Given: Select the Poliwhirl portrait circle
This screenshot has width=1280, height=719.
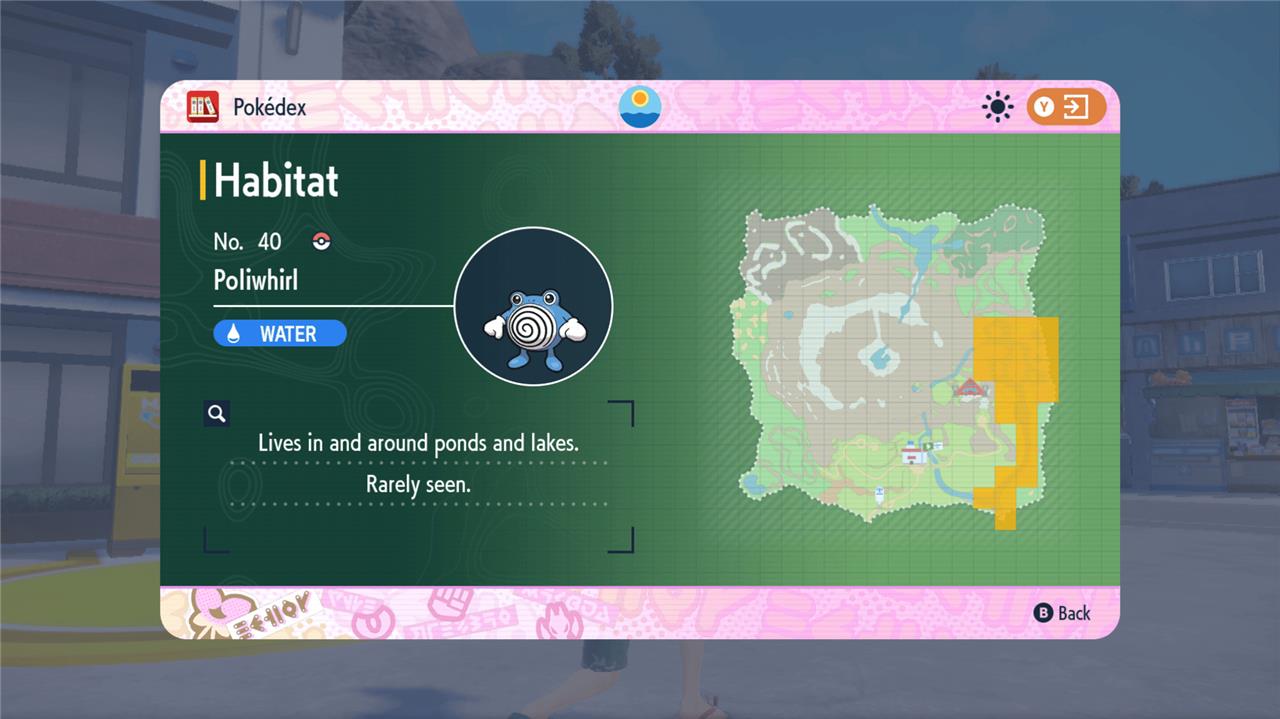Looking at the screenshot, I should coord(533,306).
